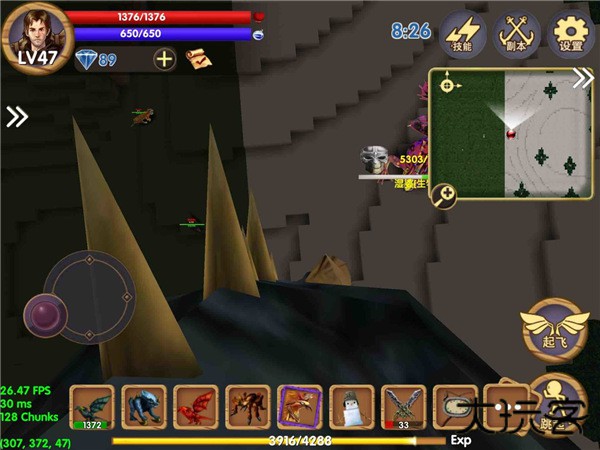Viewport: 600px width, 450px height.
Task: Open the 技能 skills menu
Action: tap(462, 36)
